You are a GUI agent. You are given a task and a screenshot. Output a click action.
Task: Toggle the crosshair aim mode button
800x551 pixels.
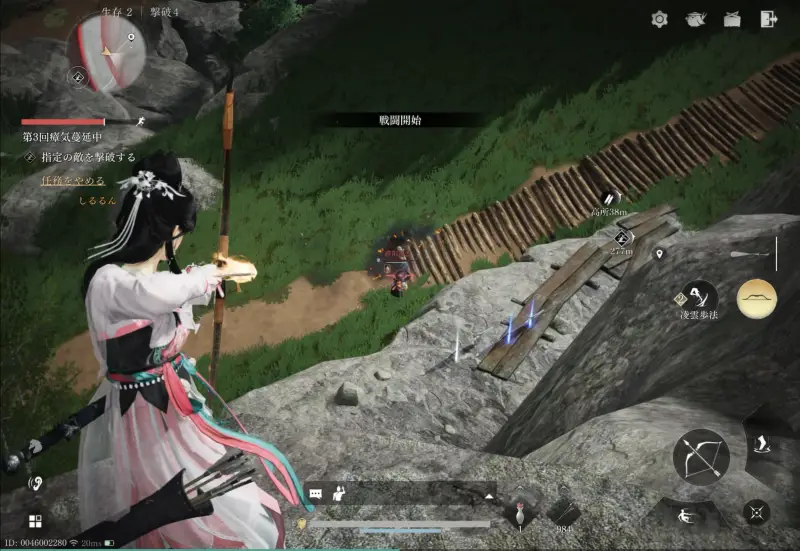point(756,512)
